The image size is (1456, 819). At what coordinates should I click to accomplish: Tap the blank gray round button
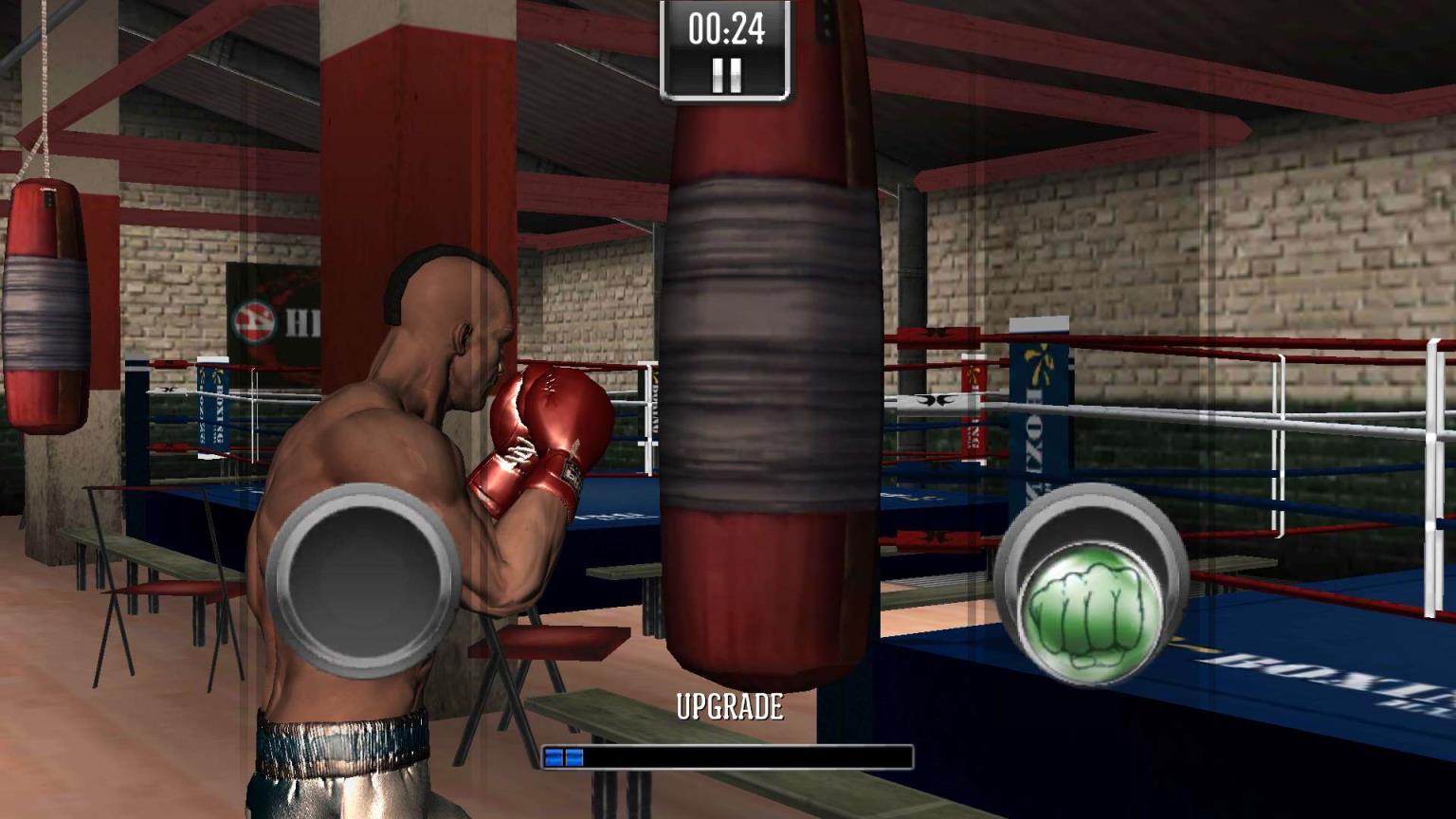click(x=363, y=580)
